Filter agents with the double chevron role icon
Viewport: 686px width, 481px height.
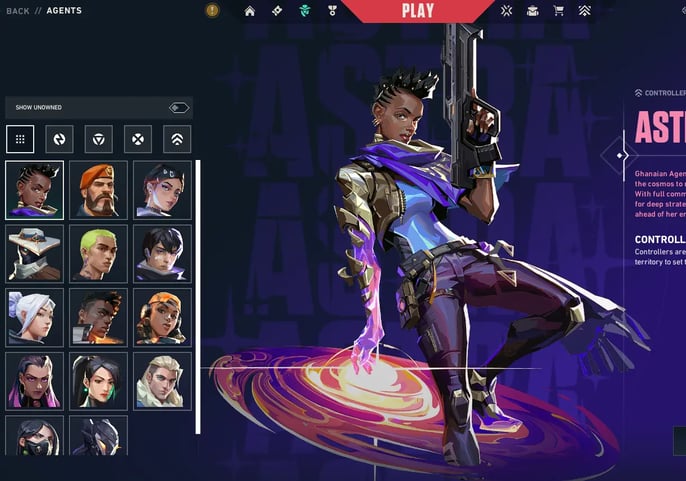click(176, 139)
